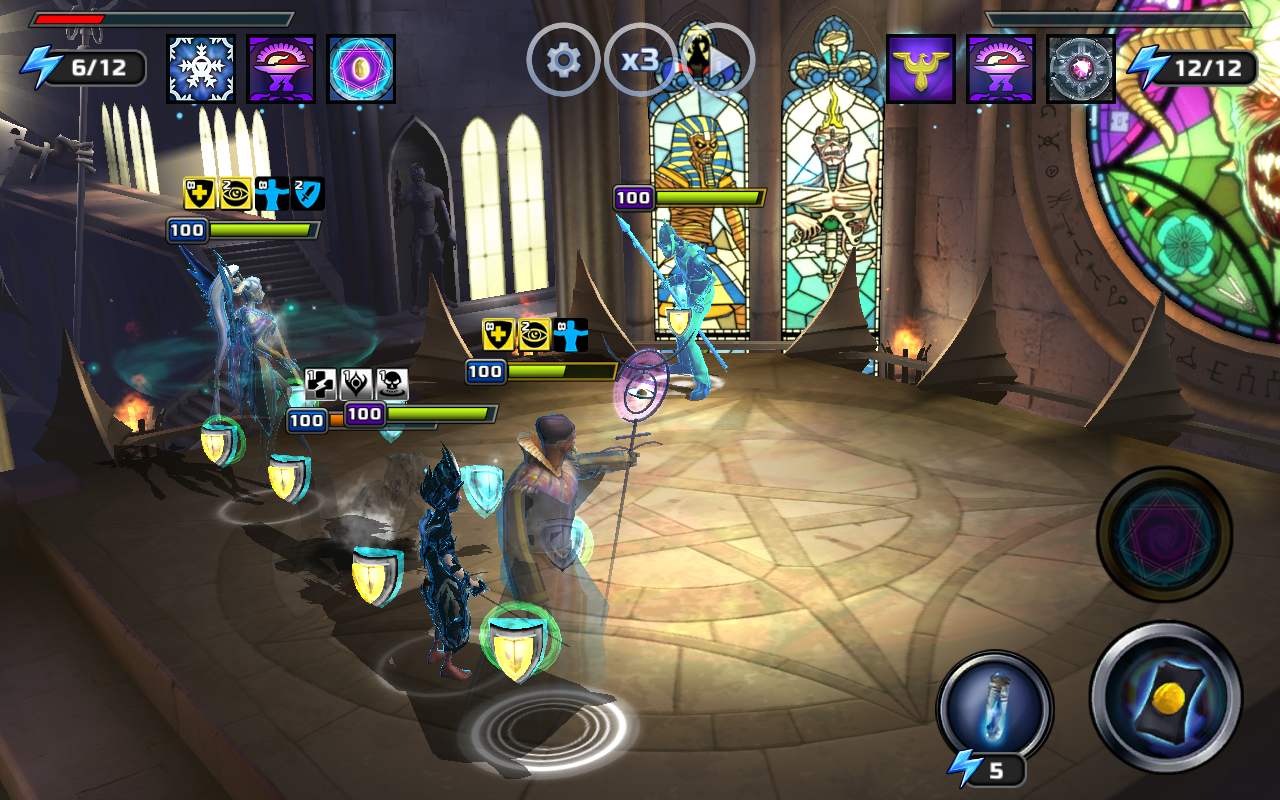Toggle the auto-play arrow button
The image size is (1280, 800).
(x=718, y=61)
